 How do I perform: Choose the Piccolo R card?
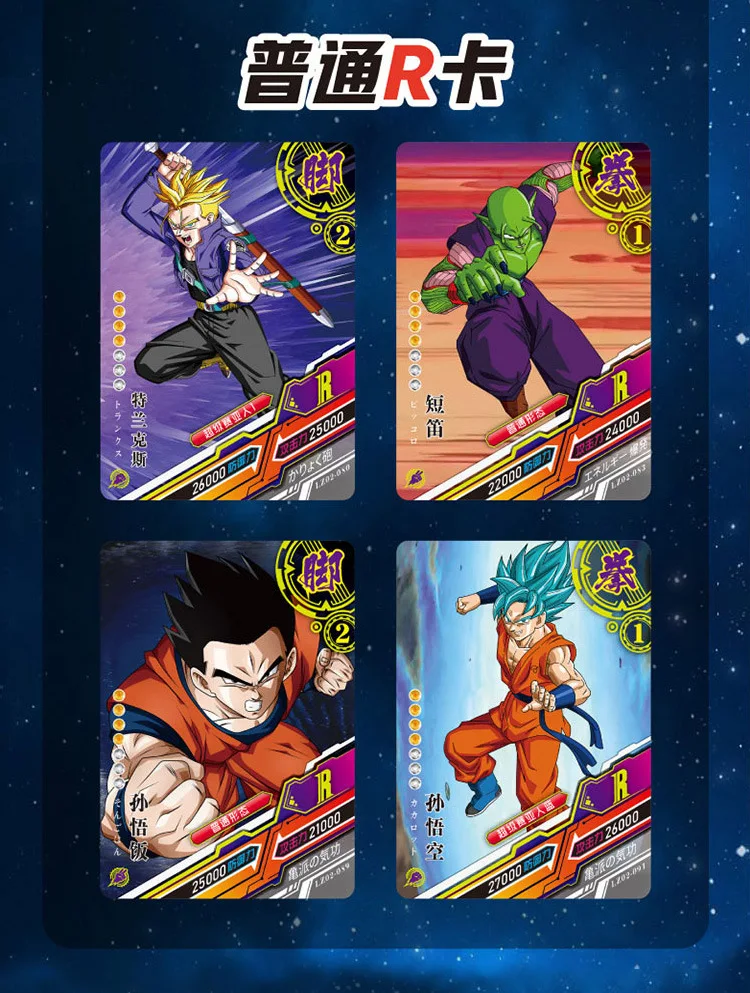point(523,320)
